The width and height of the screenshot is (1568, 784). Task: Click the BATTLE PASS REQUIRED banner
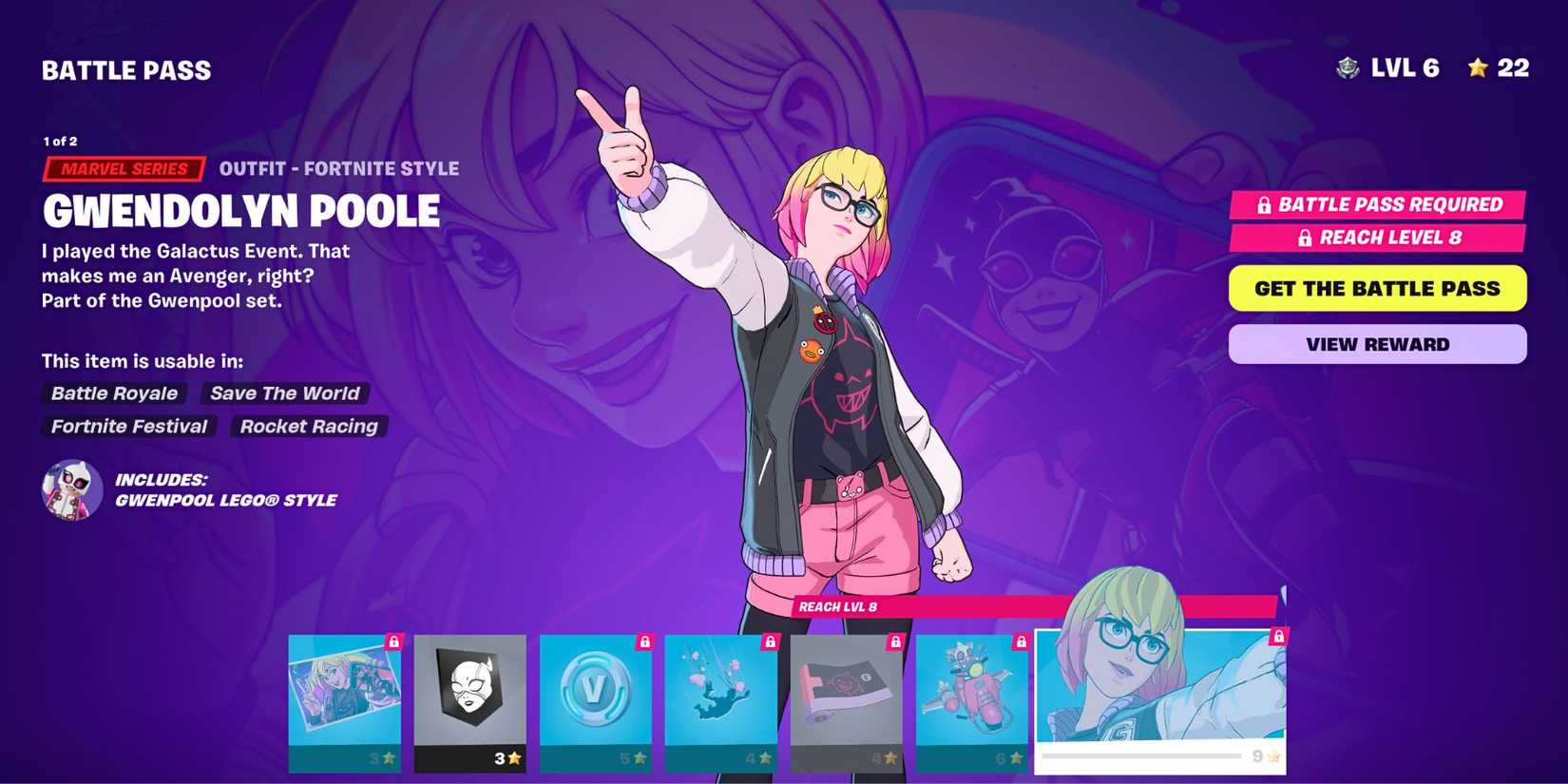(1376, 204)
